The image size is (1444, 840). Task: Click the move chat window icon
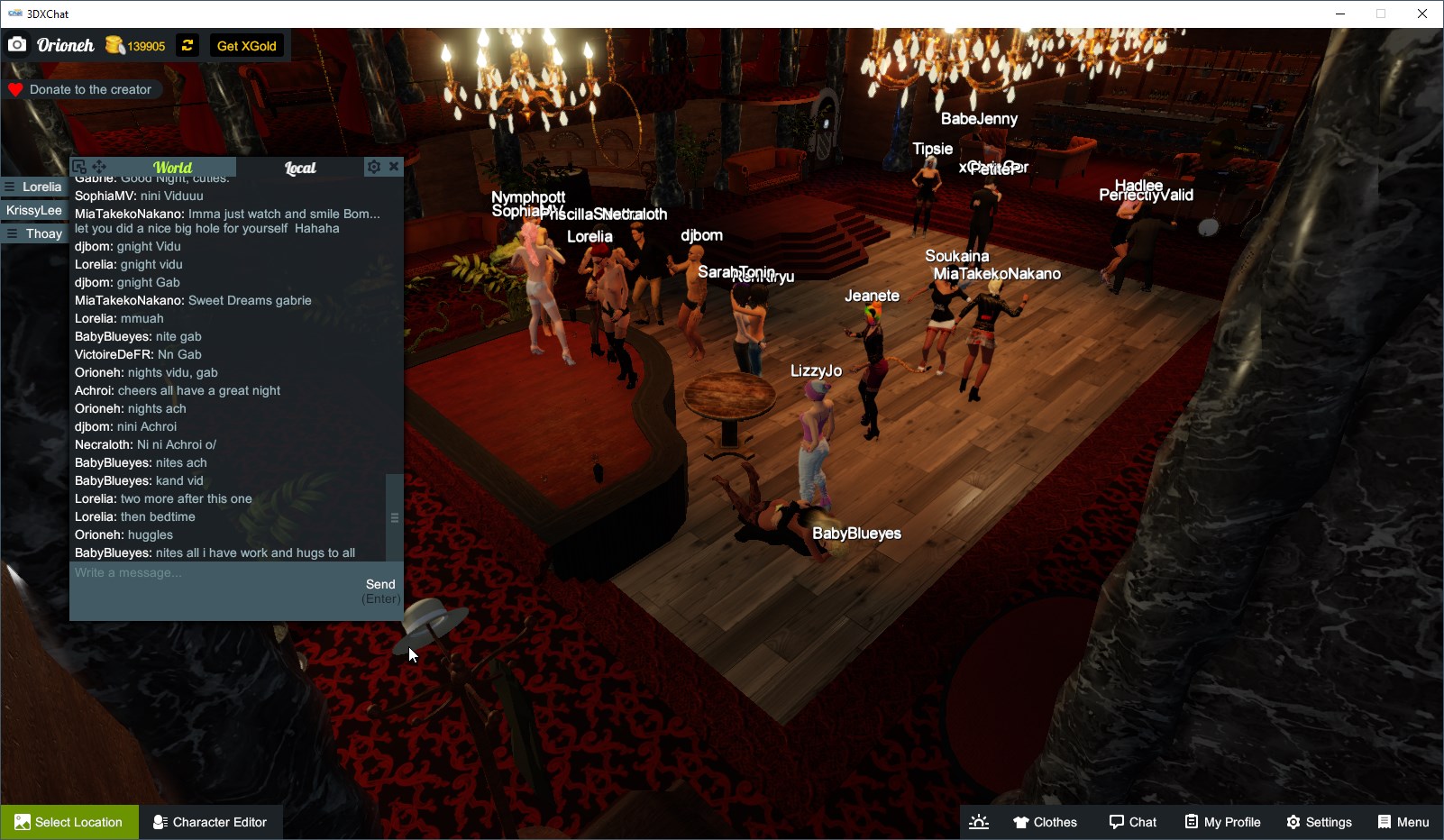coord(100,166)
